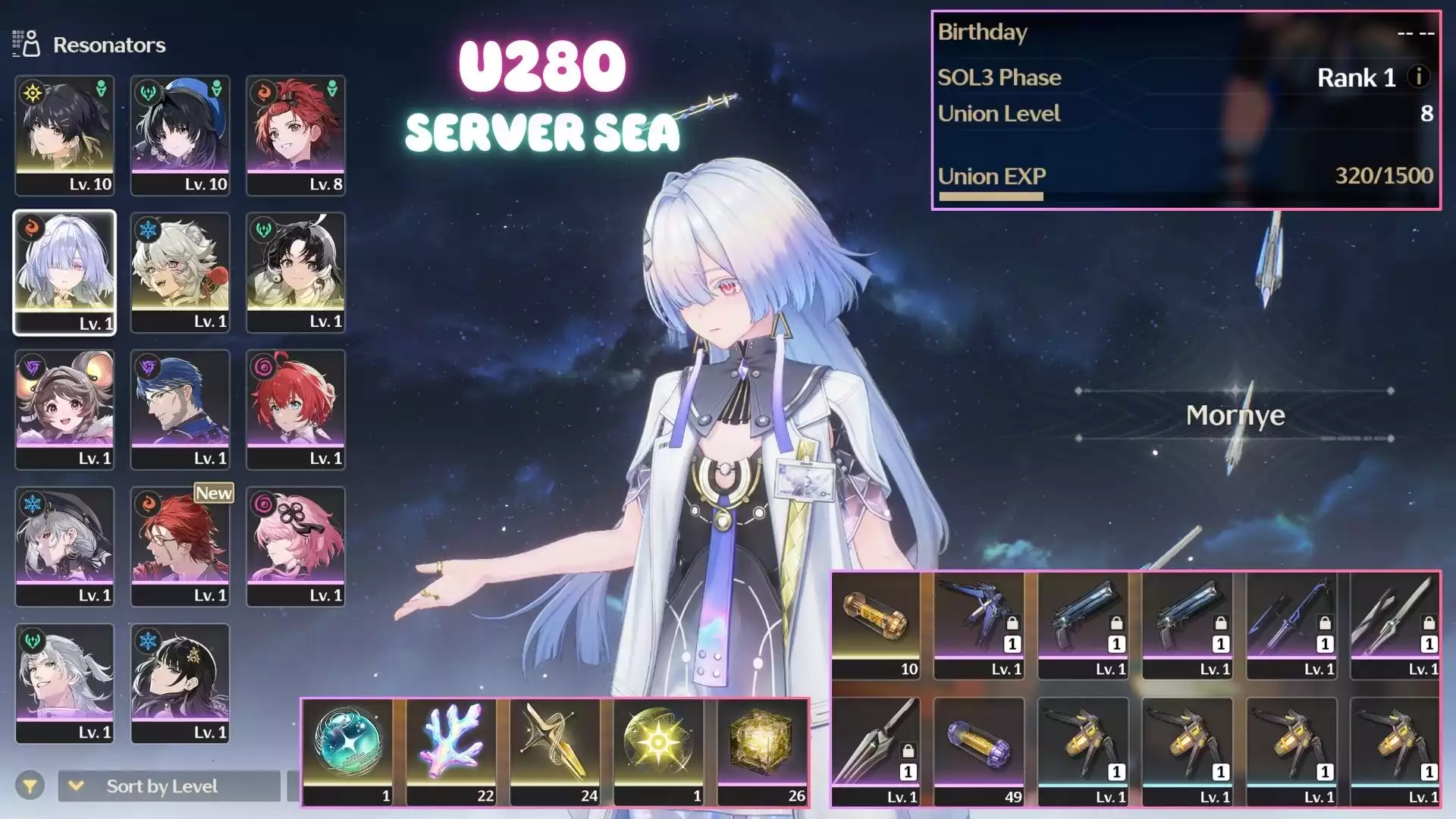The image size is (1456, 819).
Task: Click the yellow filter funnel button
Action: coord(30,786)
